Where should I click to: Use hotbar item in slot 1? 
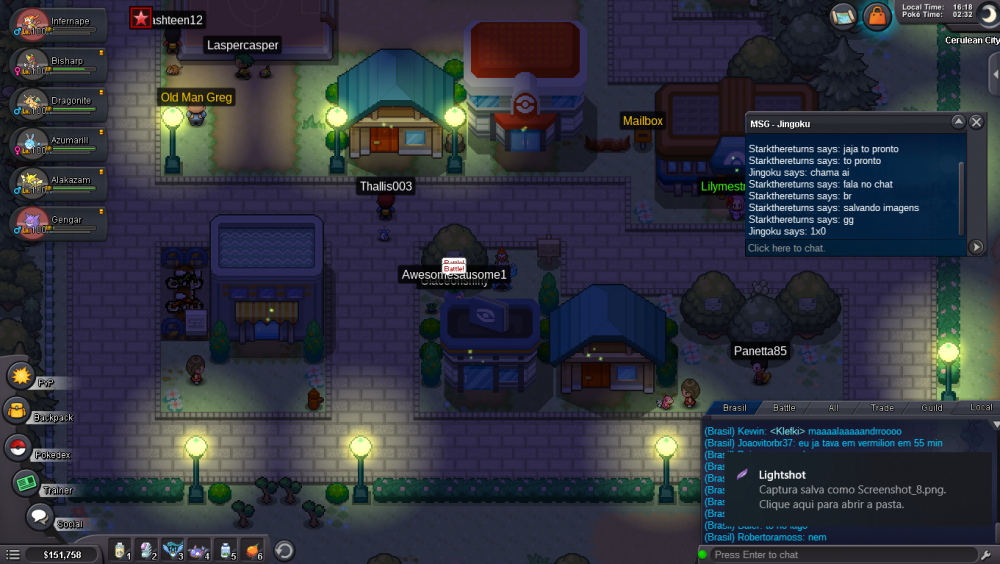[122, 549]
